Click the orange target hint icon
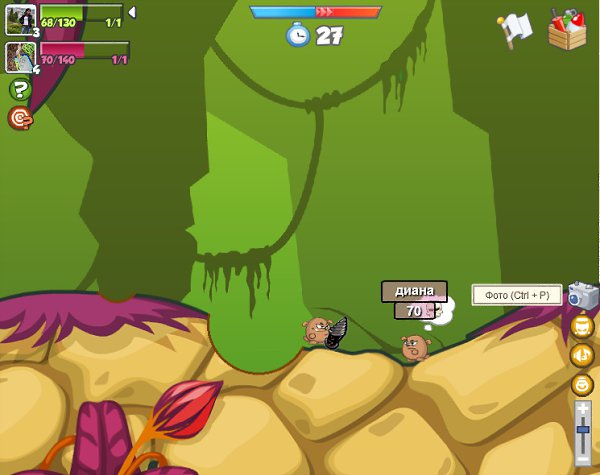This screenshot has height=475, width=600. 20,118
